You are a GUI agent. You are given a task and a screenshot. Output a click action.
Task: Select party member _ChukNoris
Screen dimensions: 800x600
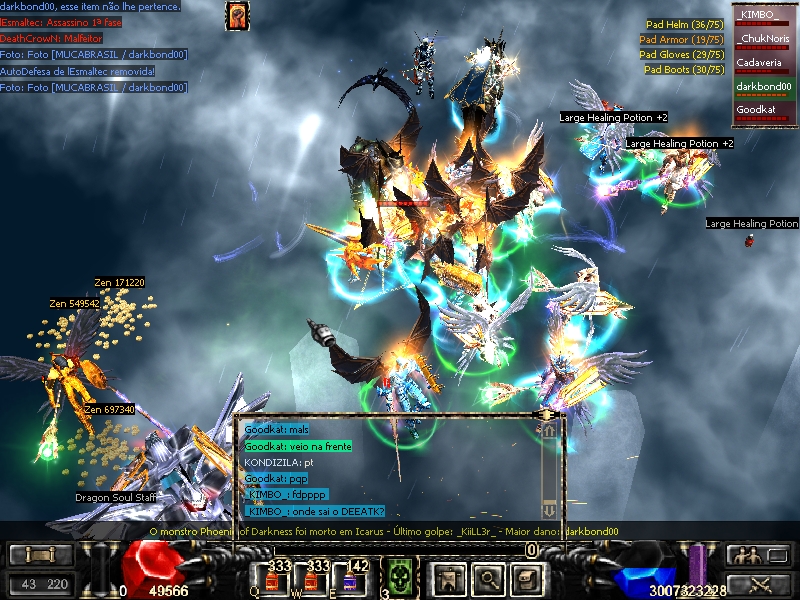pos(764,40)
